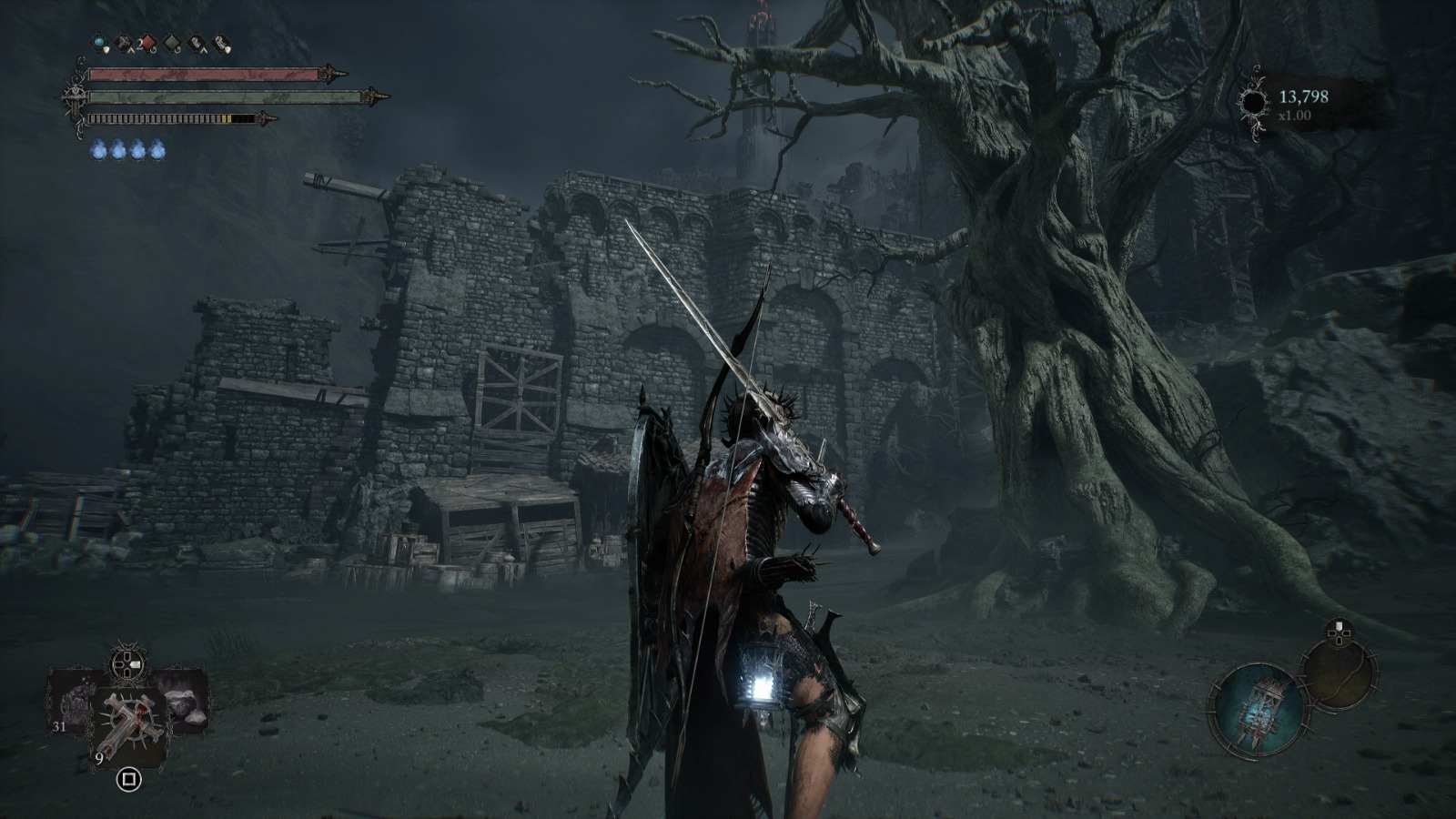
Task: Click the yellow segment of the stamina bar
Action: point(227,117)
